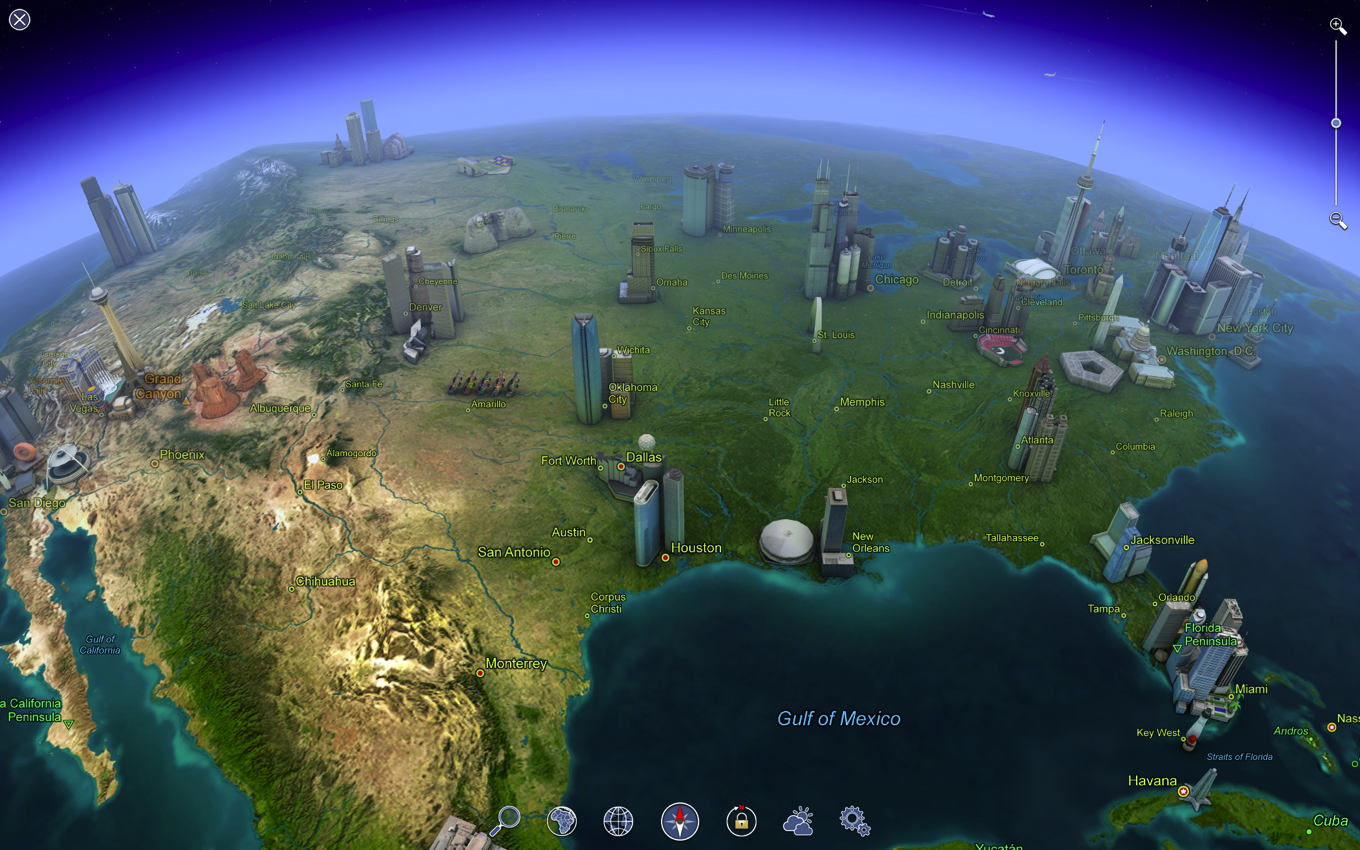Open the search magnifying glass tool
This screenshot has width=1360, height=850.
tap(505, 821)
